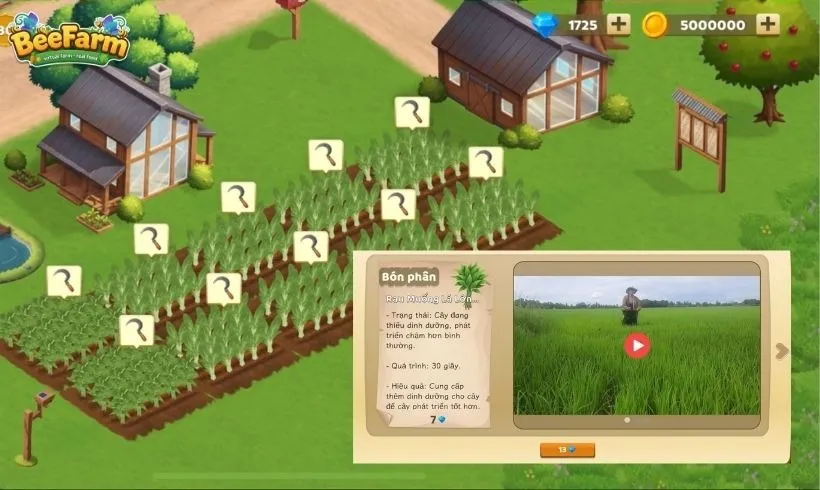Go to the next panel with the arrow

781,350
